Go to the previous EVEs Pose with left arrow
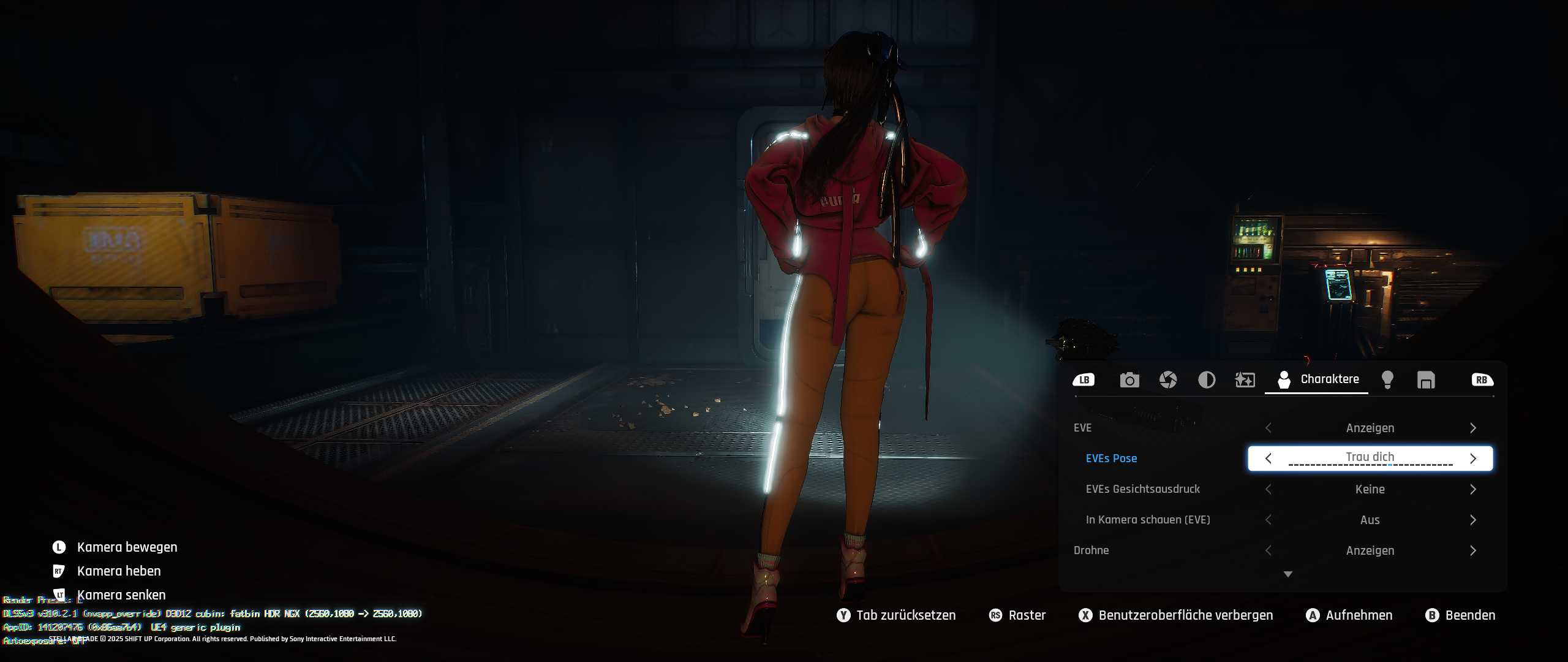 (x=1268, y=458)
